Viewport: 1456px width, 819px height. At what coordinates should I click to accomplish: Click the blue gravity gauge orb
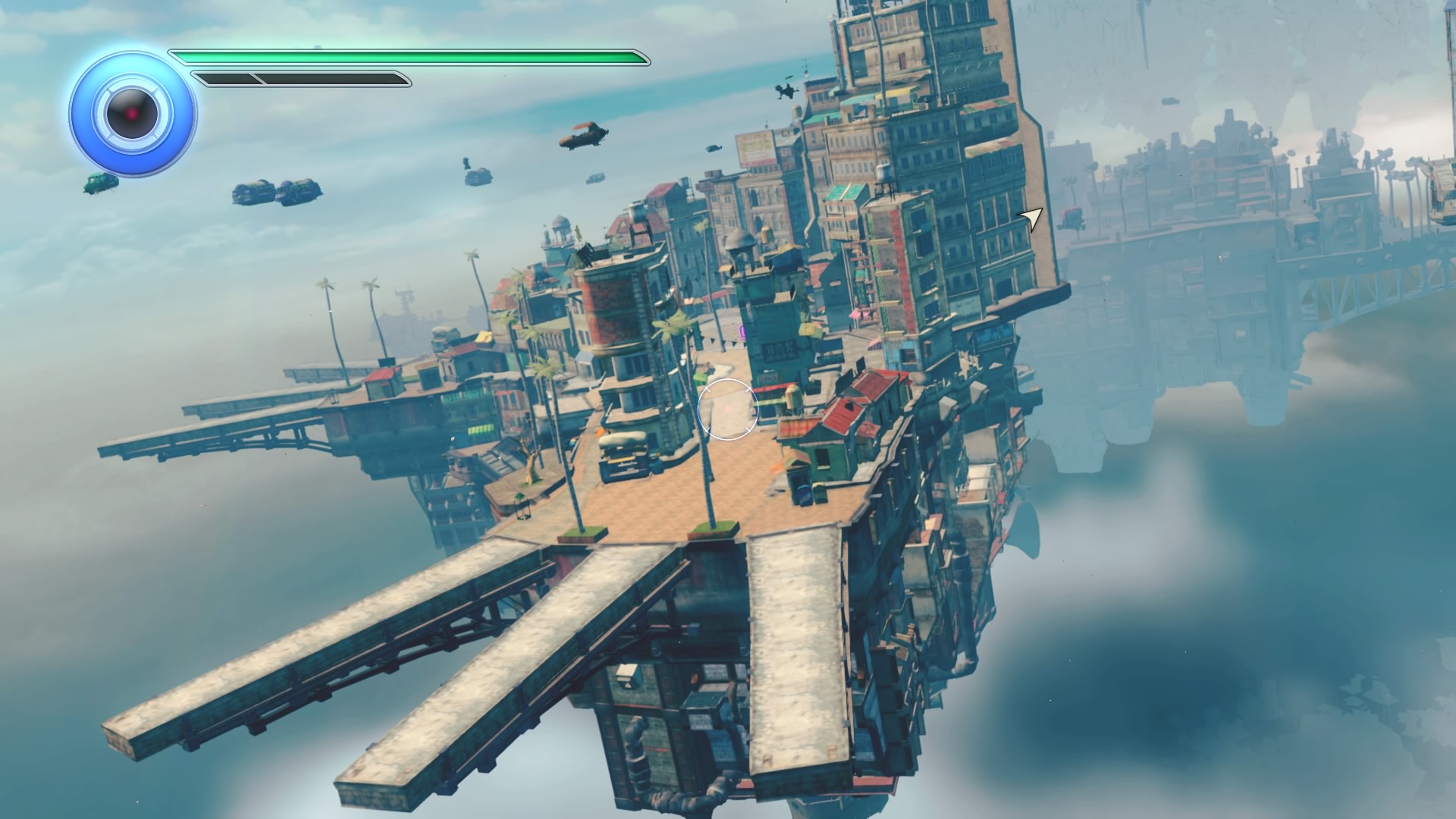pos(133,114)
